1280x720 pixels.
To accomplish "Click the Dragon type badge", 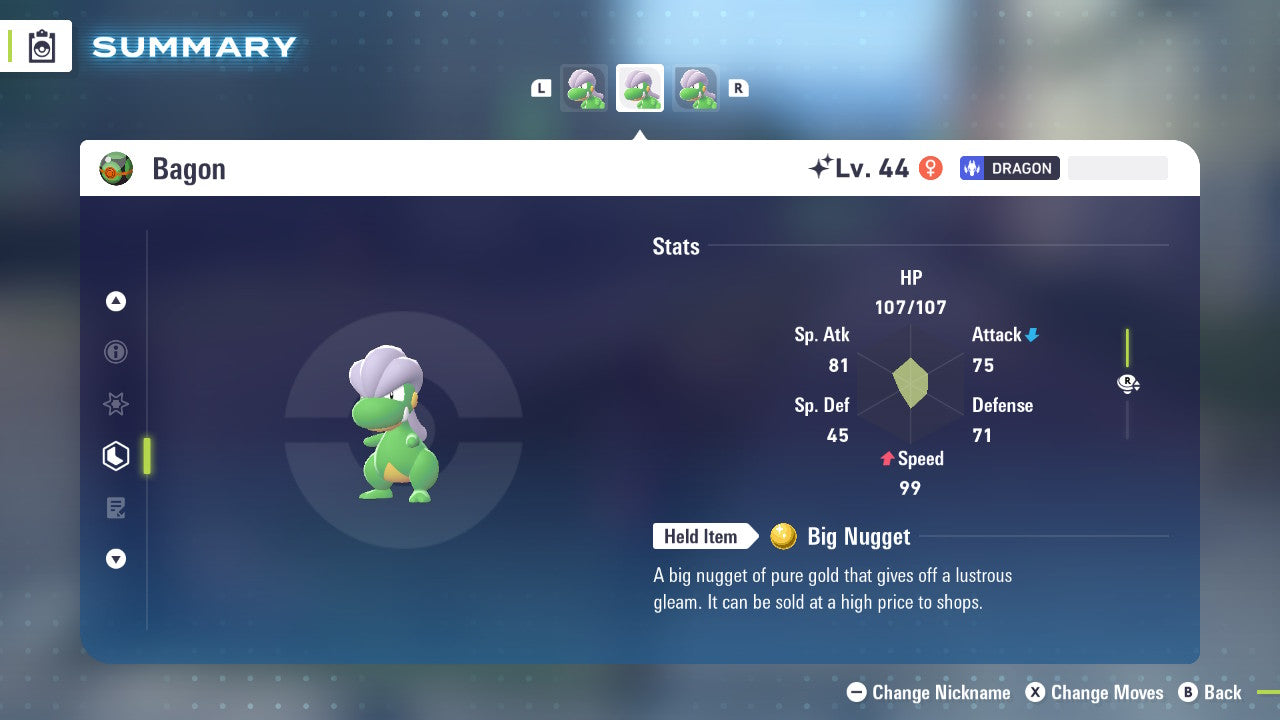I will click(x=1009, y=168).
